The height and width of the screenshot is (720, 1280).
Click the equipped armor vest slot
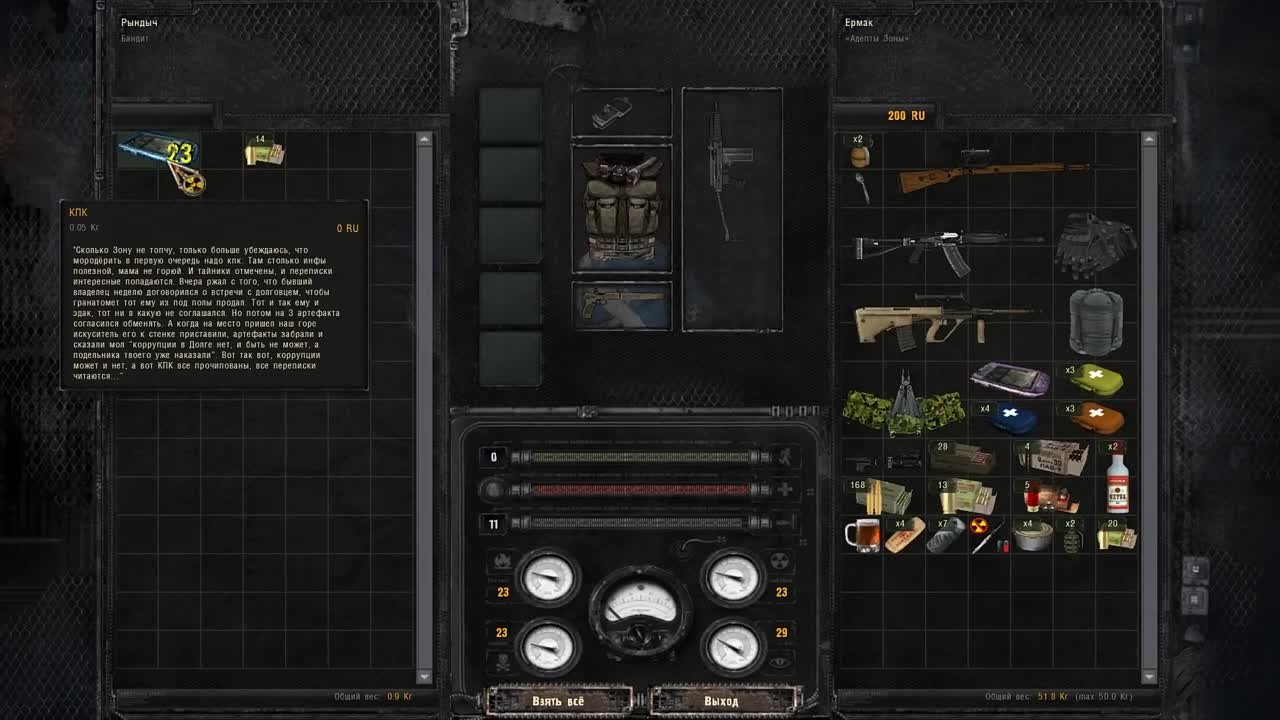pyautogui.click(x=621, y=208)
